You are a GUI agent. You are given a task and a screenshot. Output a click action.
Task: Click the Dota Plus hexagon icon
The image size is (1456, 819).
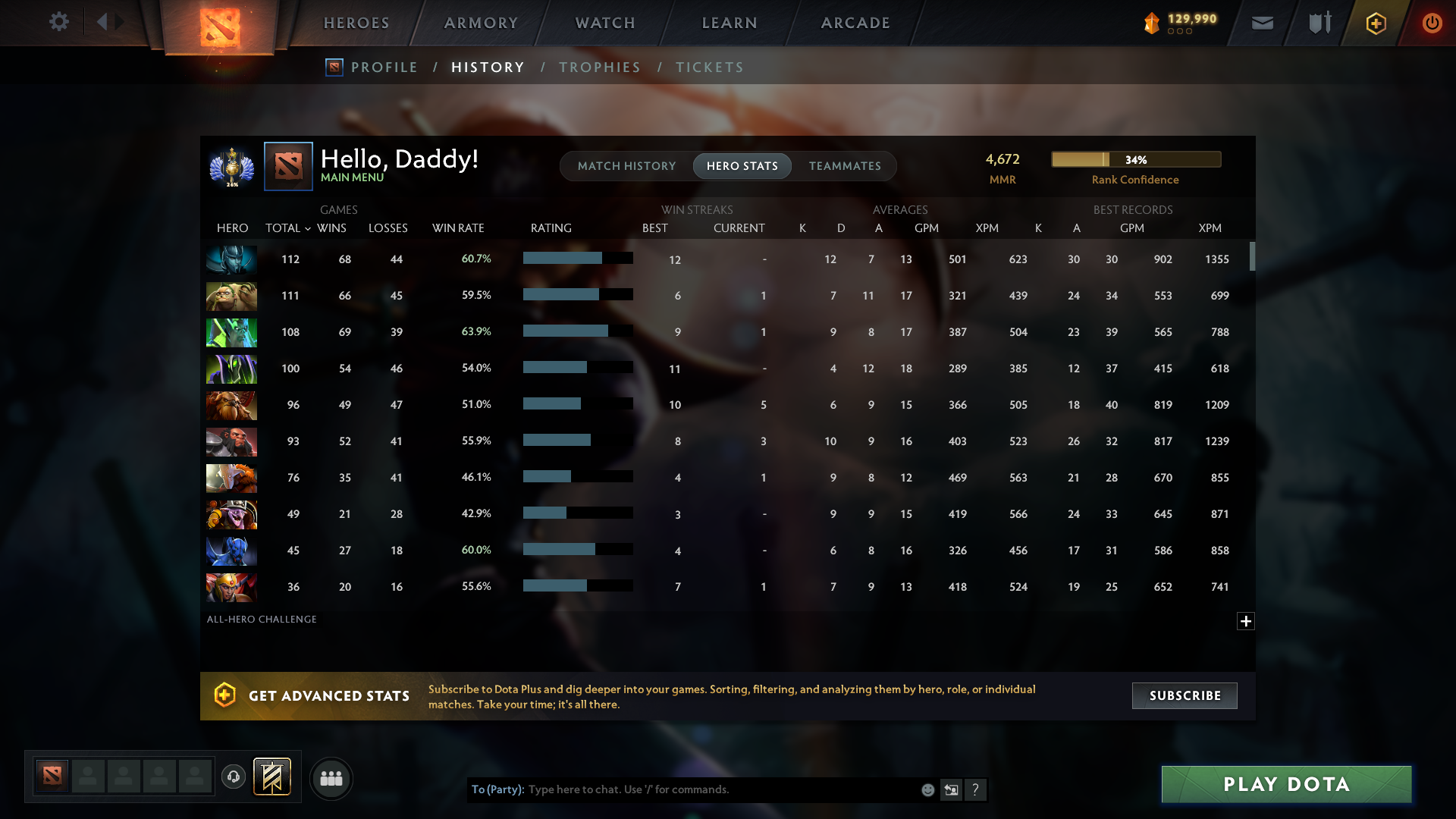1376,23
